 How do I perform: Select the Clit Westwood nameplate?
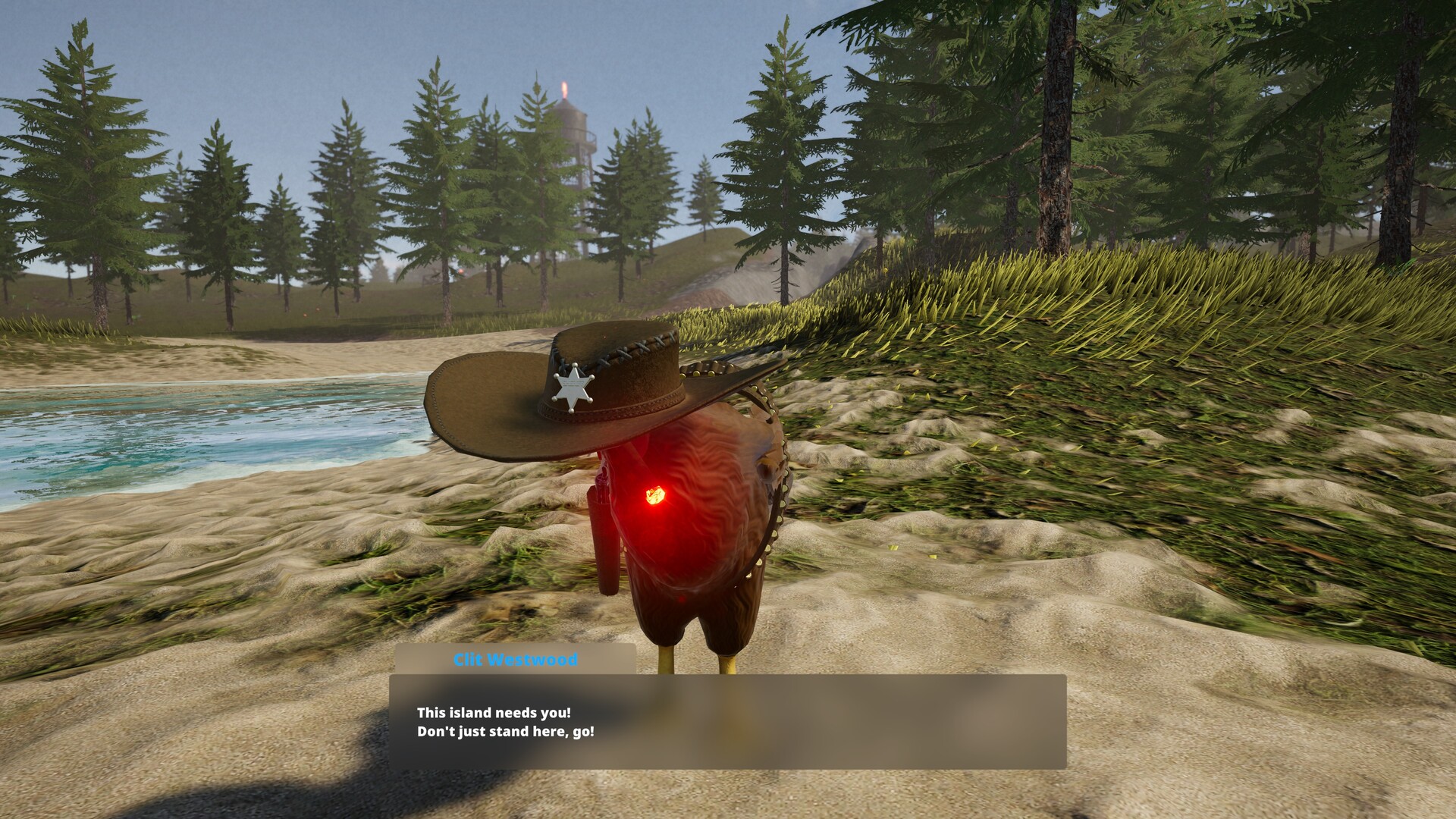coord(515,660)
